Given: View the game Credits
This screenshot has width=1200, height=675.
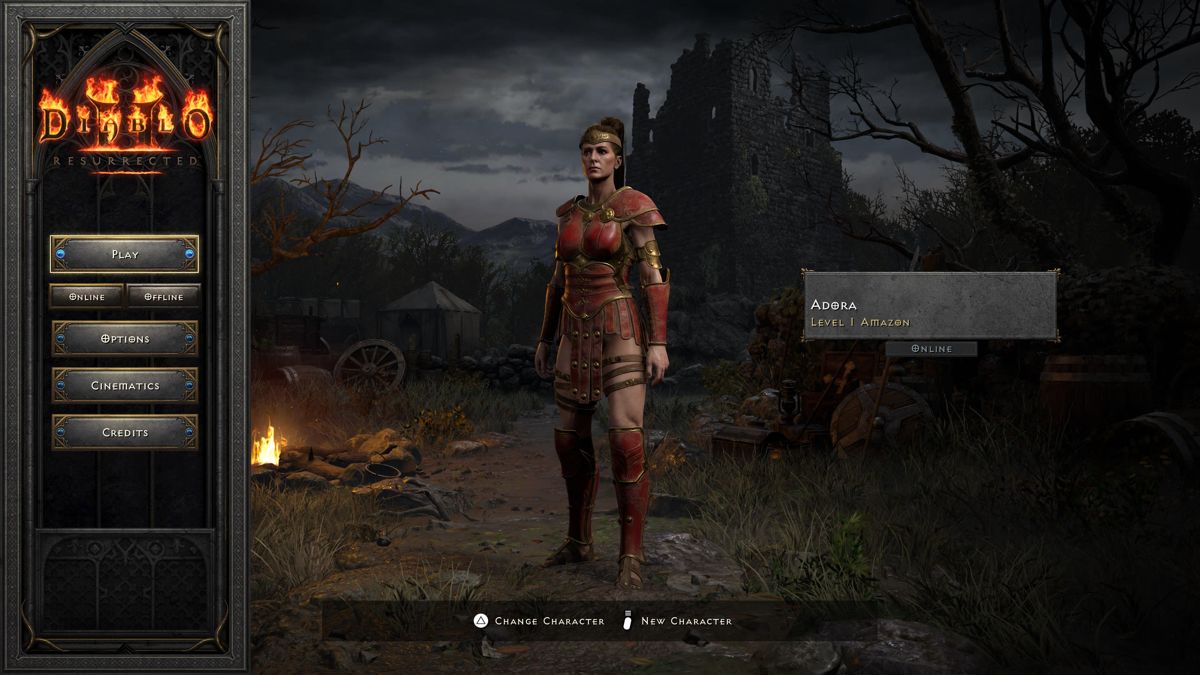Looking at the screenshot, I should (x=125, y=433).
